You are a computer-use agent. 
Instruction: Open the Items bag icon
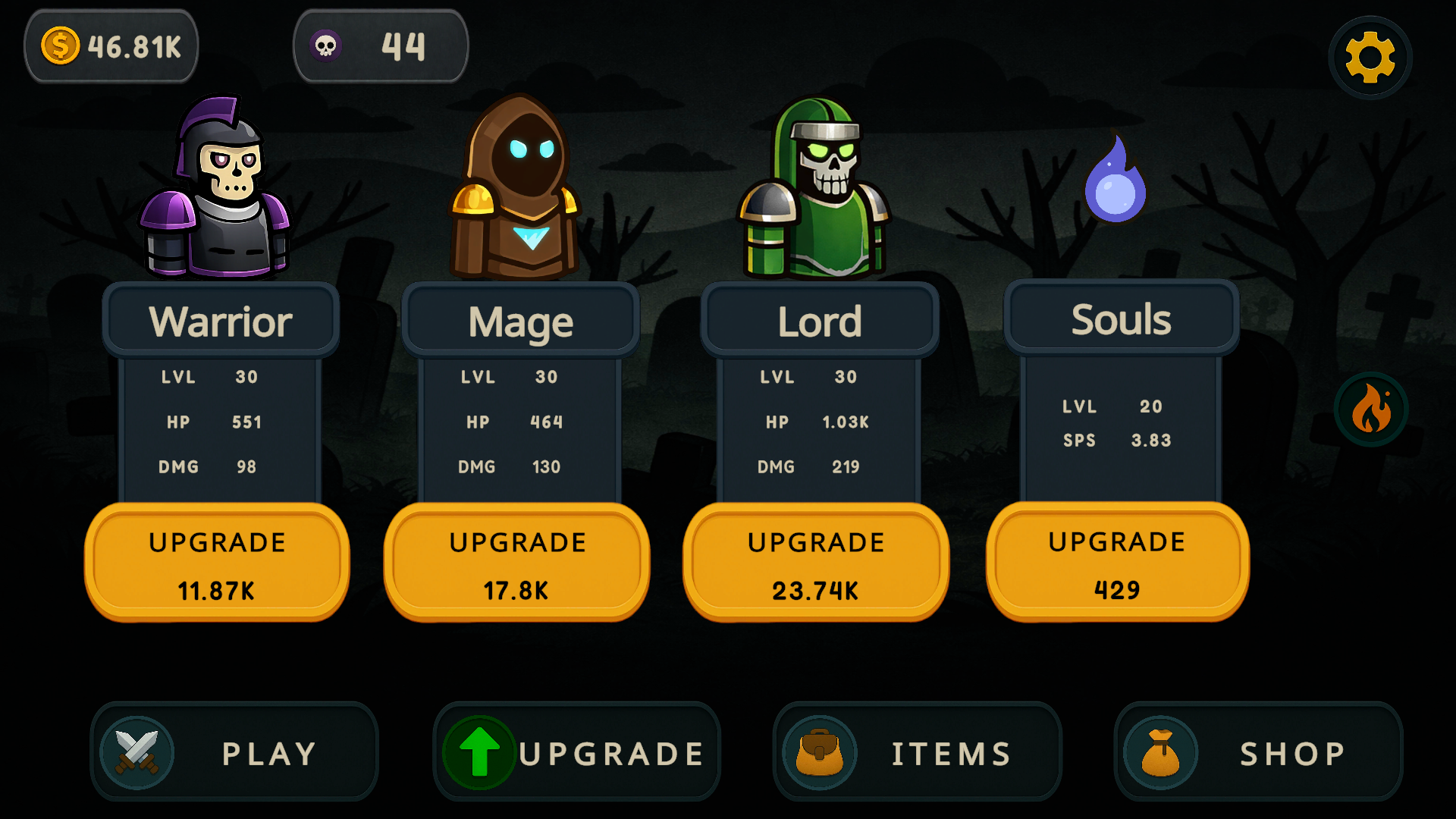821,752
